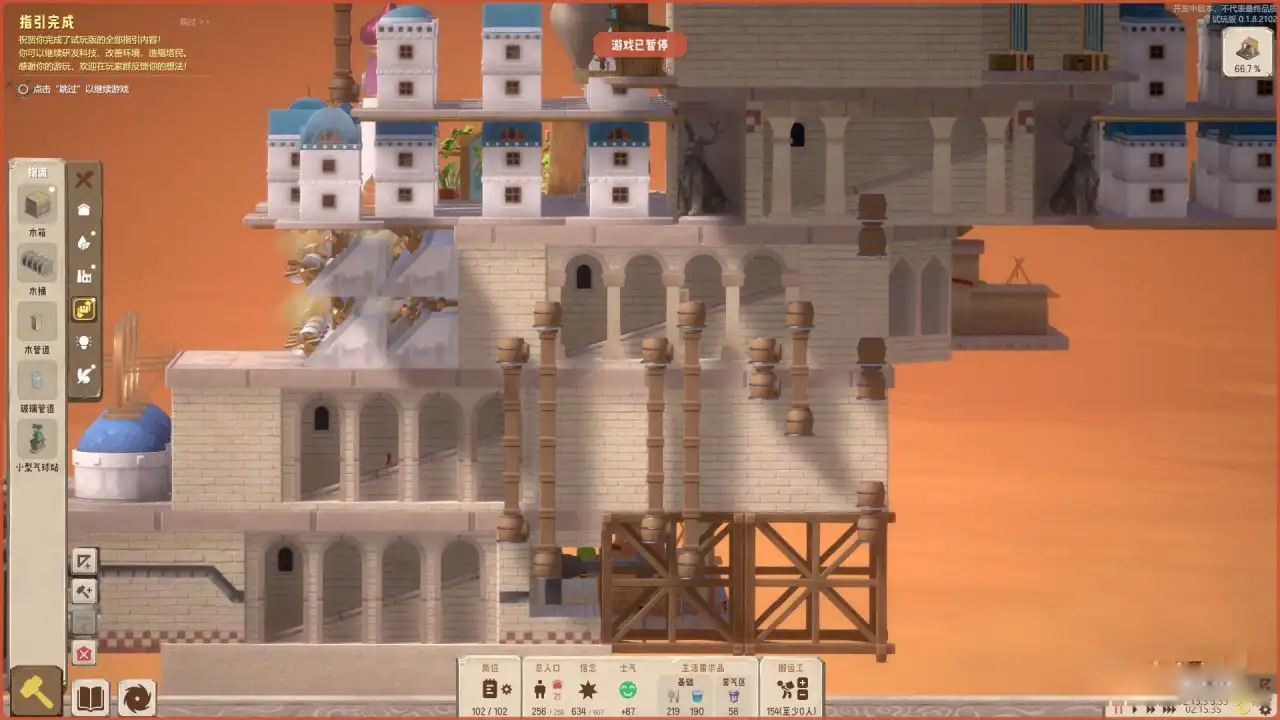Select the 木箱 wooden crate build item
This screenshot has width=1280, height=720.
point(37,208)
